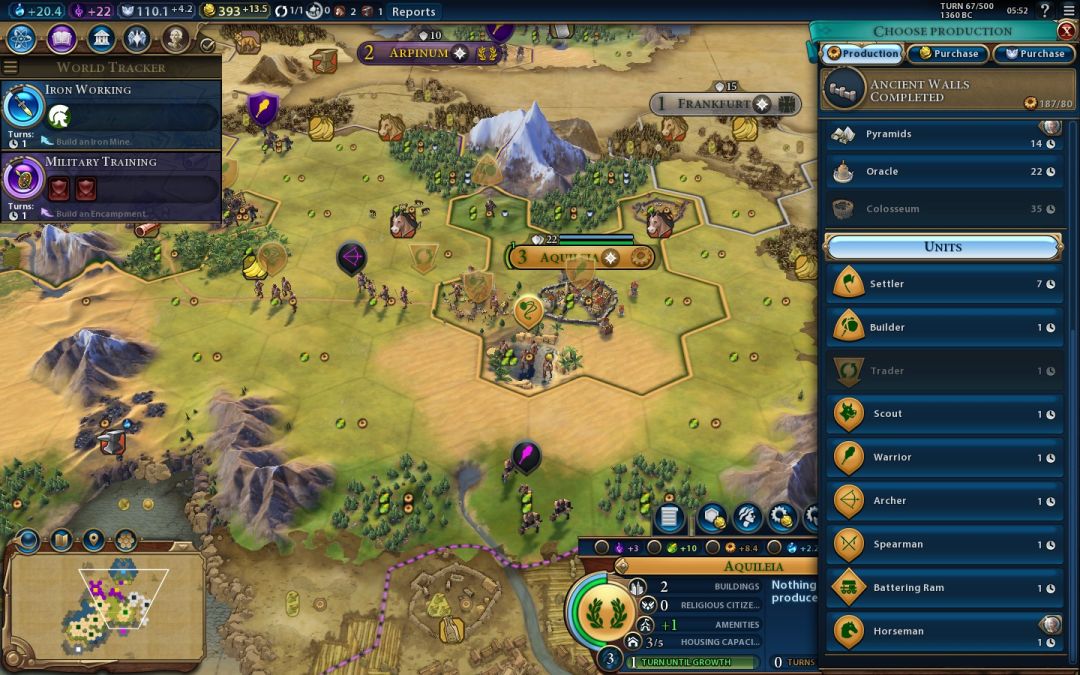Select Archer for production
This screenshot has width=1080, height=675.
pyautogui.click(x=943, y=501)
